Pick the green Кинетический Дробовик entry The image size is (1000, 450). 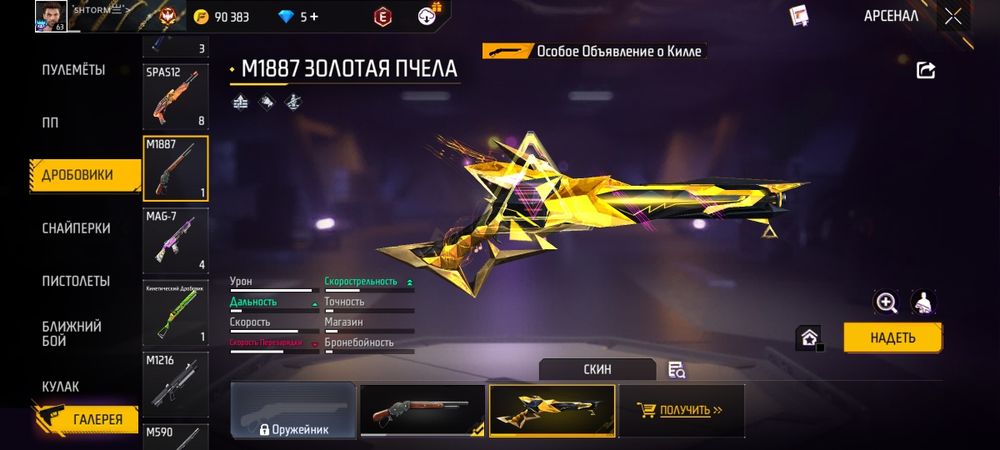click(x=175, y=311)
